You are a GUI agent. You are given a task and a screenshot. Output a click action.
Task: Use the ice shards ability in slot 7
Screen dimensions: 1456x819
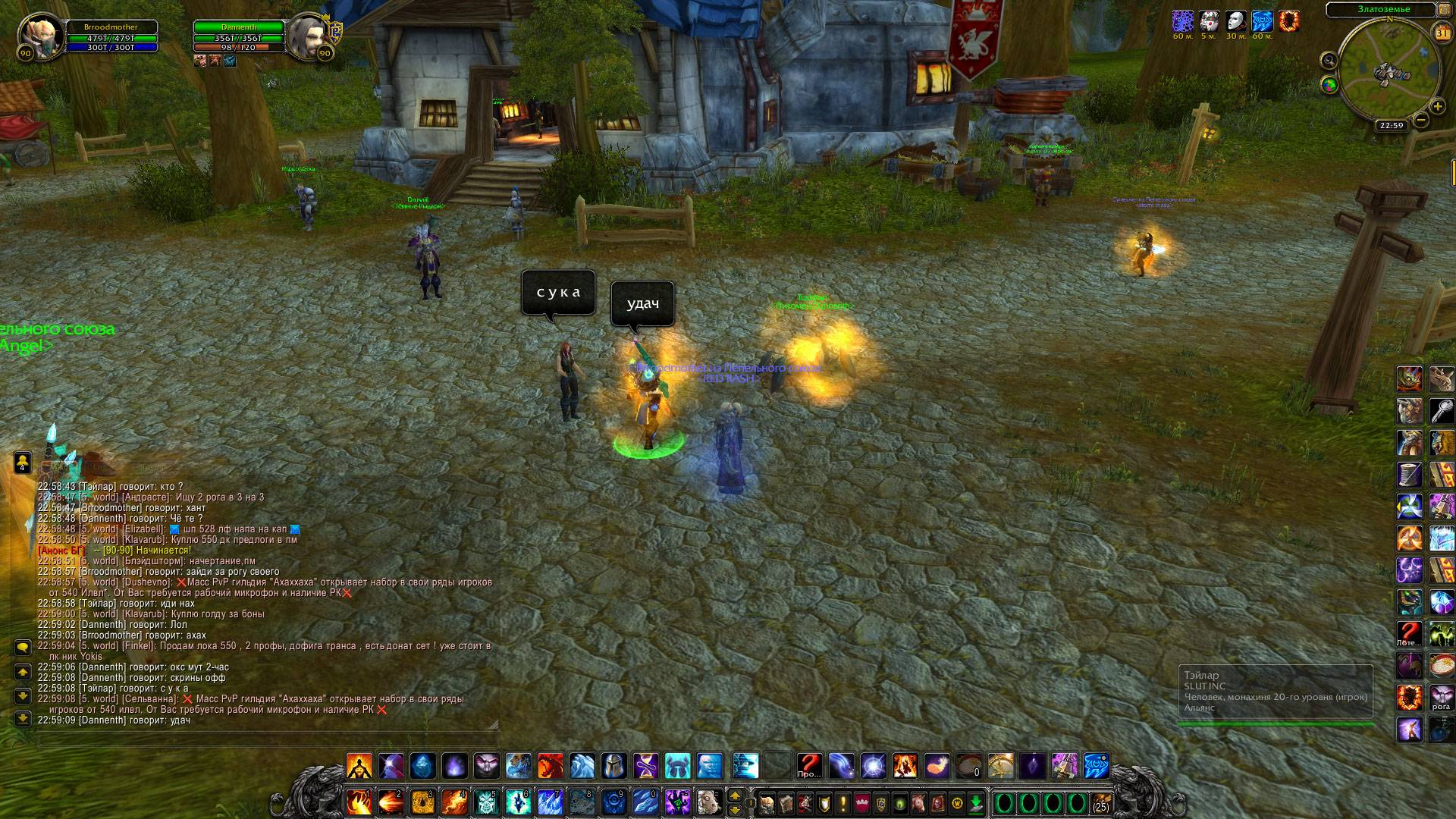pyautogui.click(x=551, y=802)
